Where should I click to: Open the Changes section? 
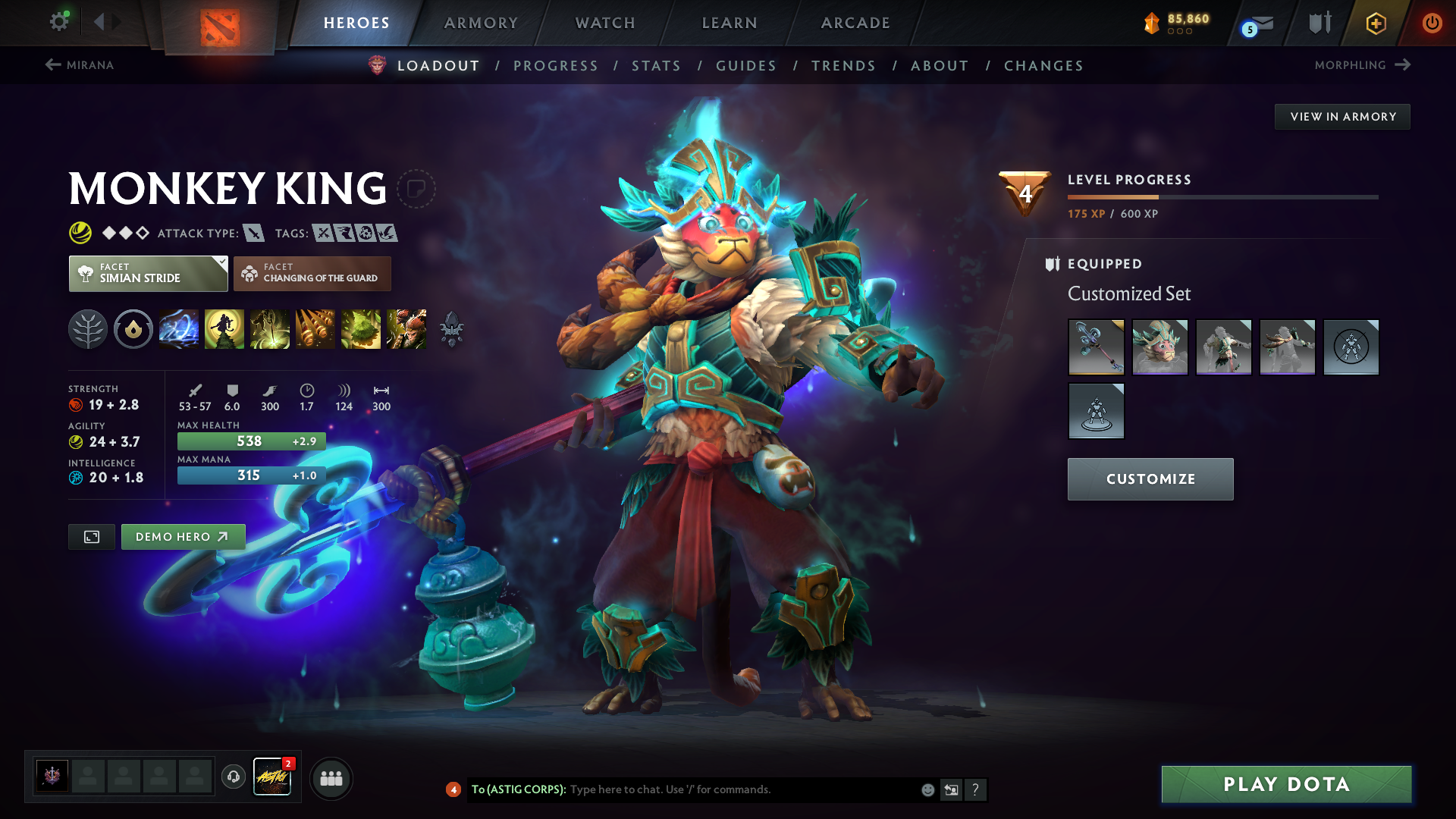point(1043,66)
